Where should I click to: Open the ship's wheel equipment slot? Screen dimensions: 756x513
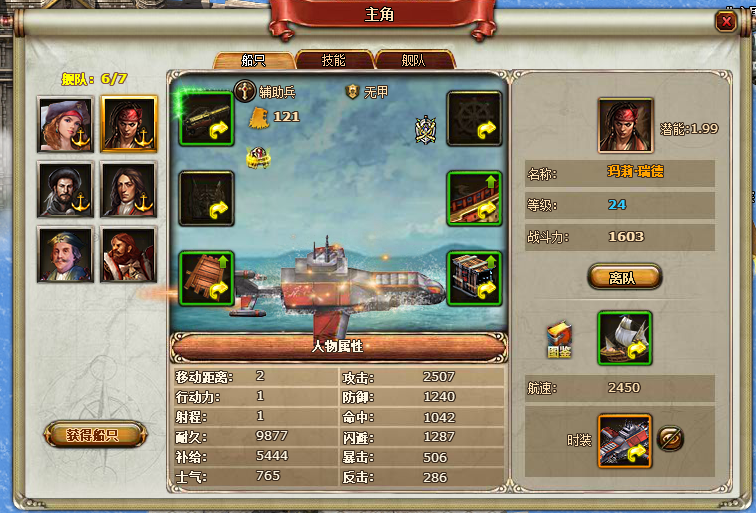tap(474, 118)
